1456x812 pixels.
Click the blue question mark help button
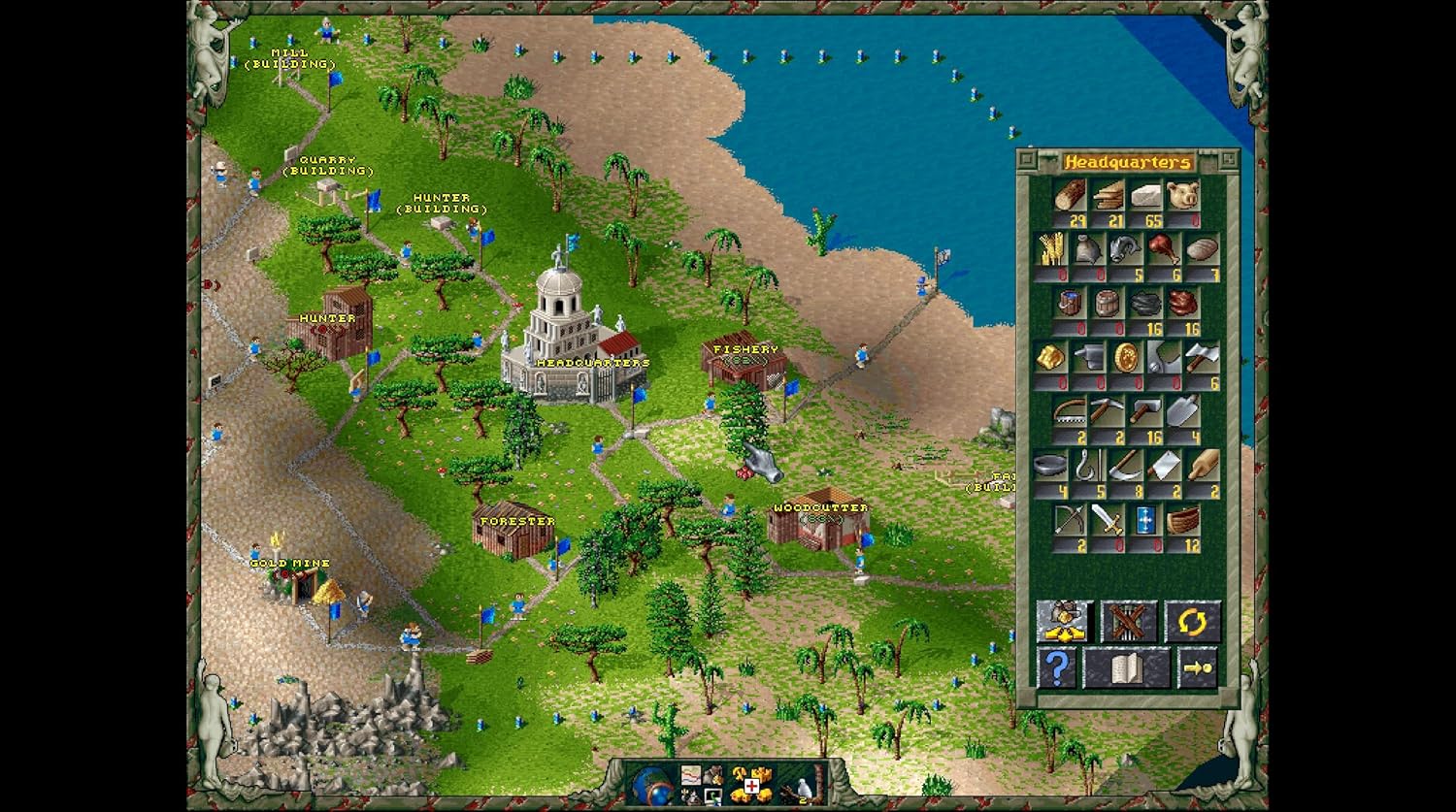[1056, 668]
